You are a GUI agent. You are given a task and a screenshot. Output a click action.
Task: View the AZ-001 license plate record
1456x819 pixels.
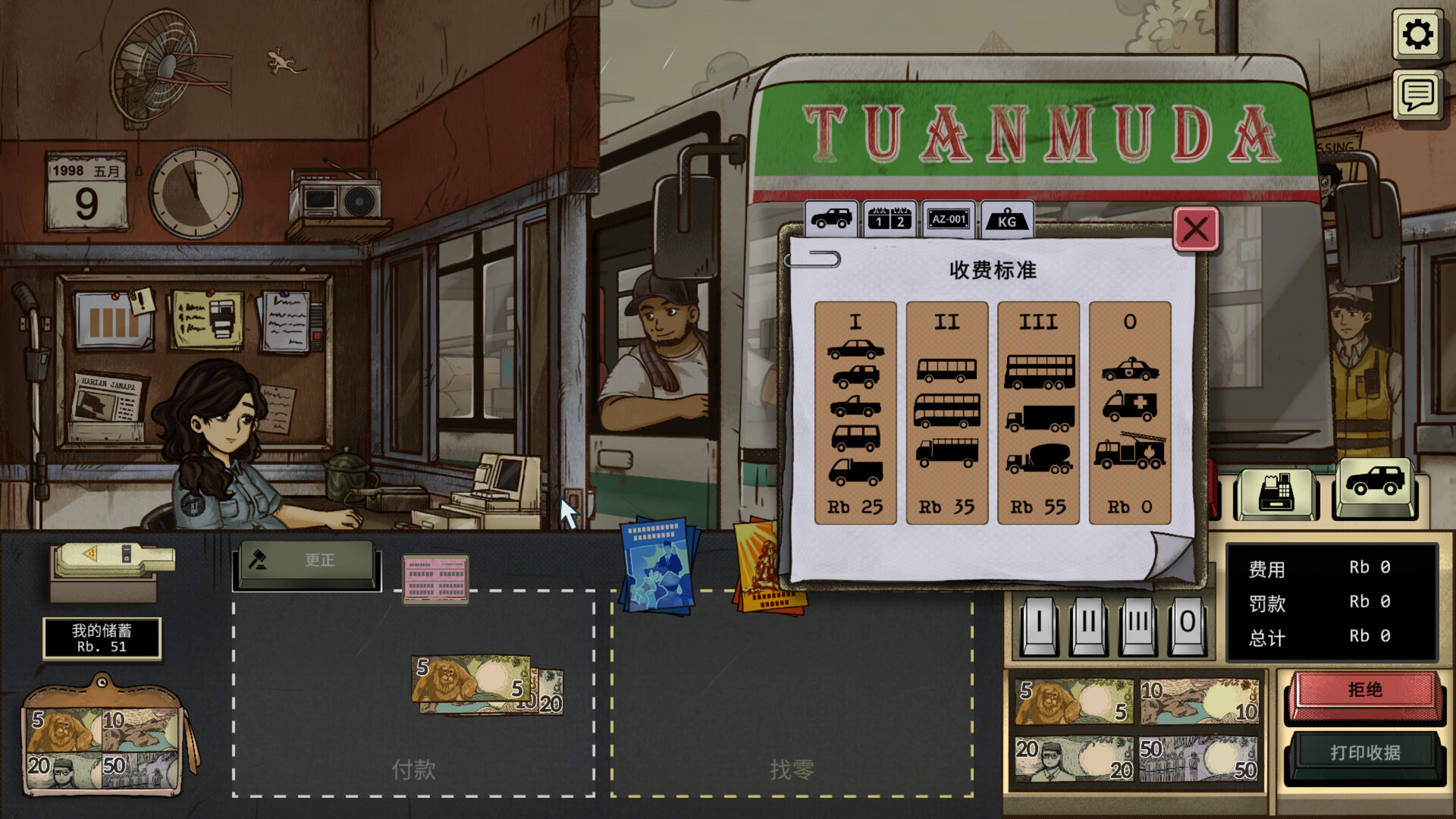(x=948, y=219)
